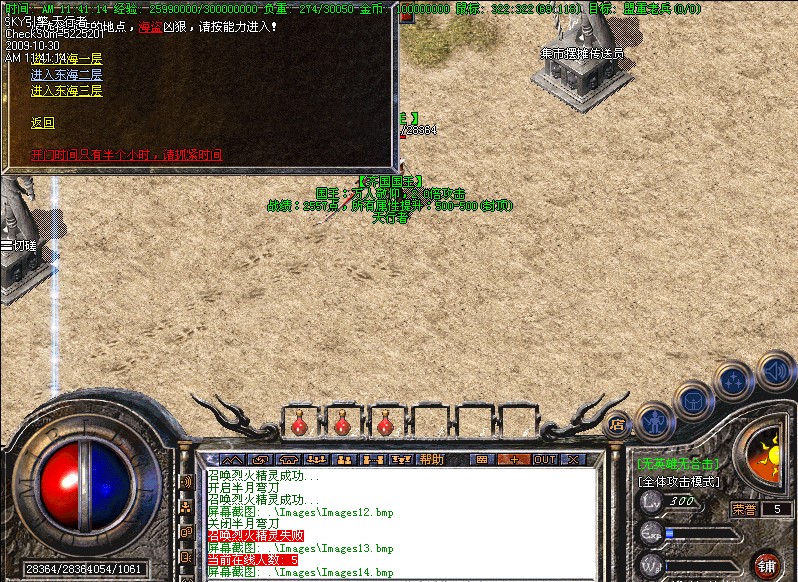Open the bag round icon
The width and height of the screenshot is (798, 582).
click(x=693, y=401)
